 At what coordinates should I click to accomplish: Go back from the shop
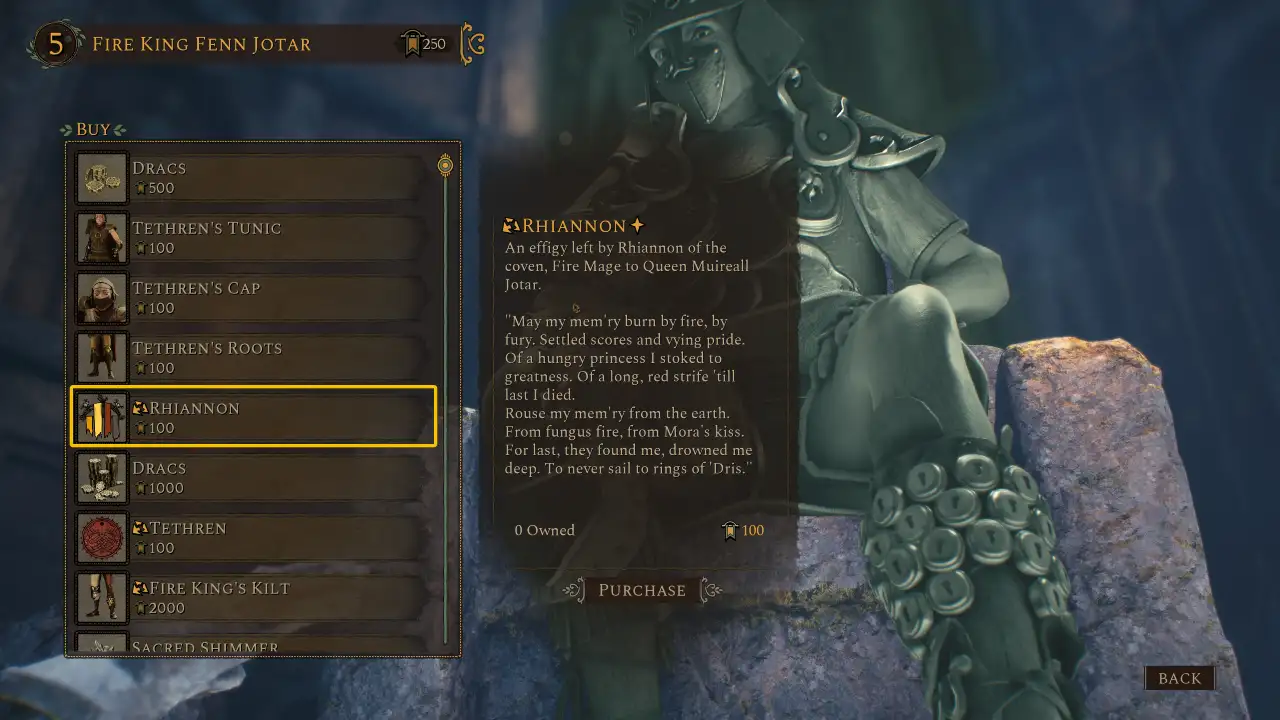1179,678
